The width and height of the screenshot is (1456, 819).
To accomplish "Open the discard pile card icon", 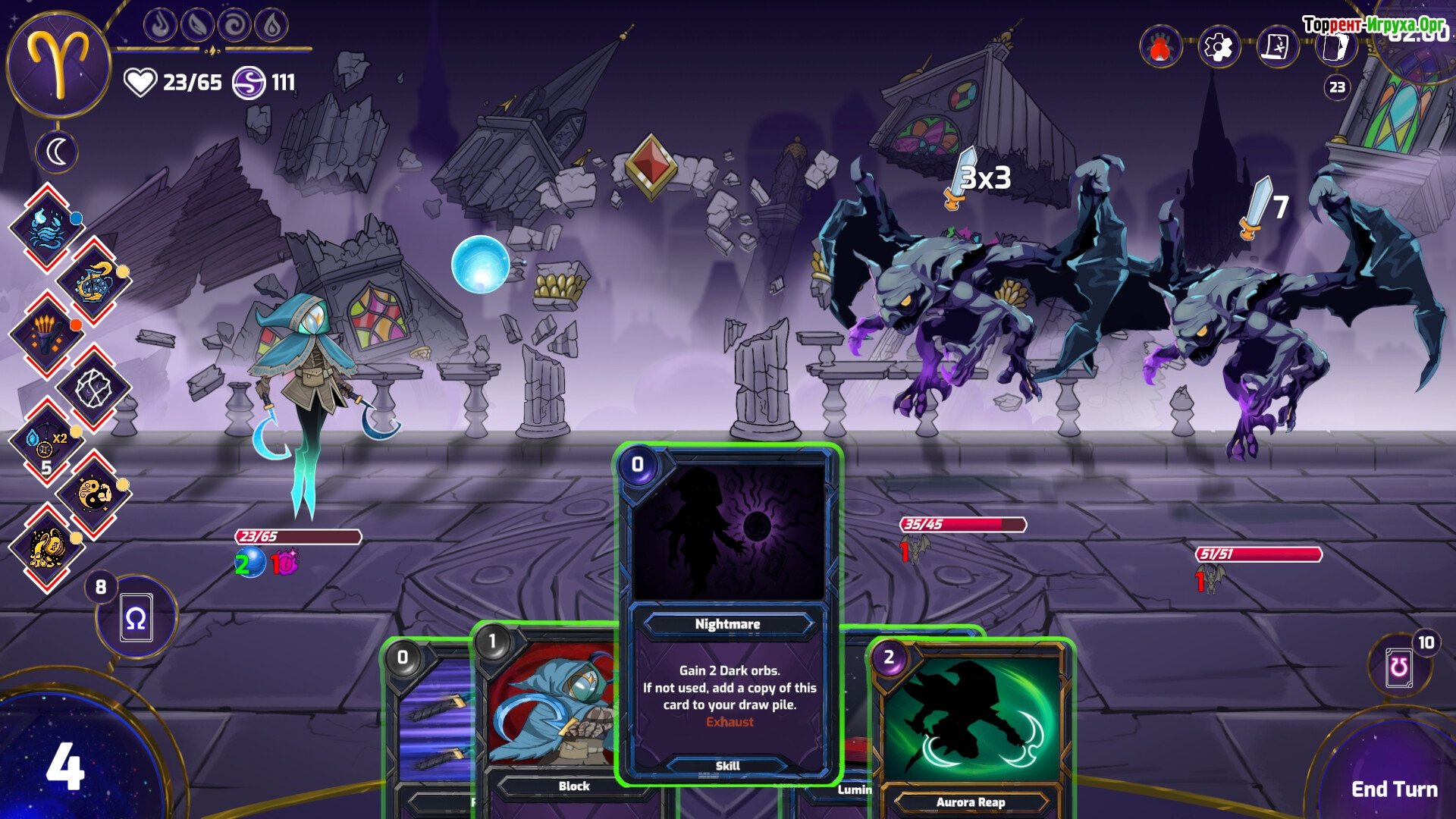I will (x=1399, y=667).
